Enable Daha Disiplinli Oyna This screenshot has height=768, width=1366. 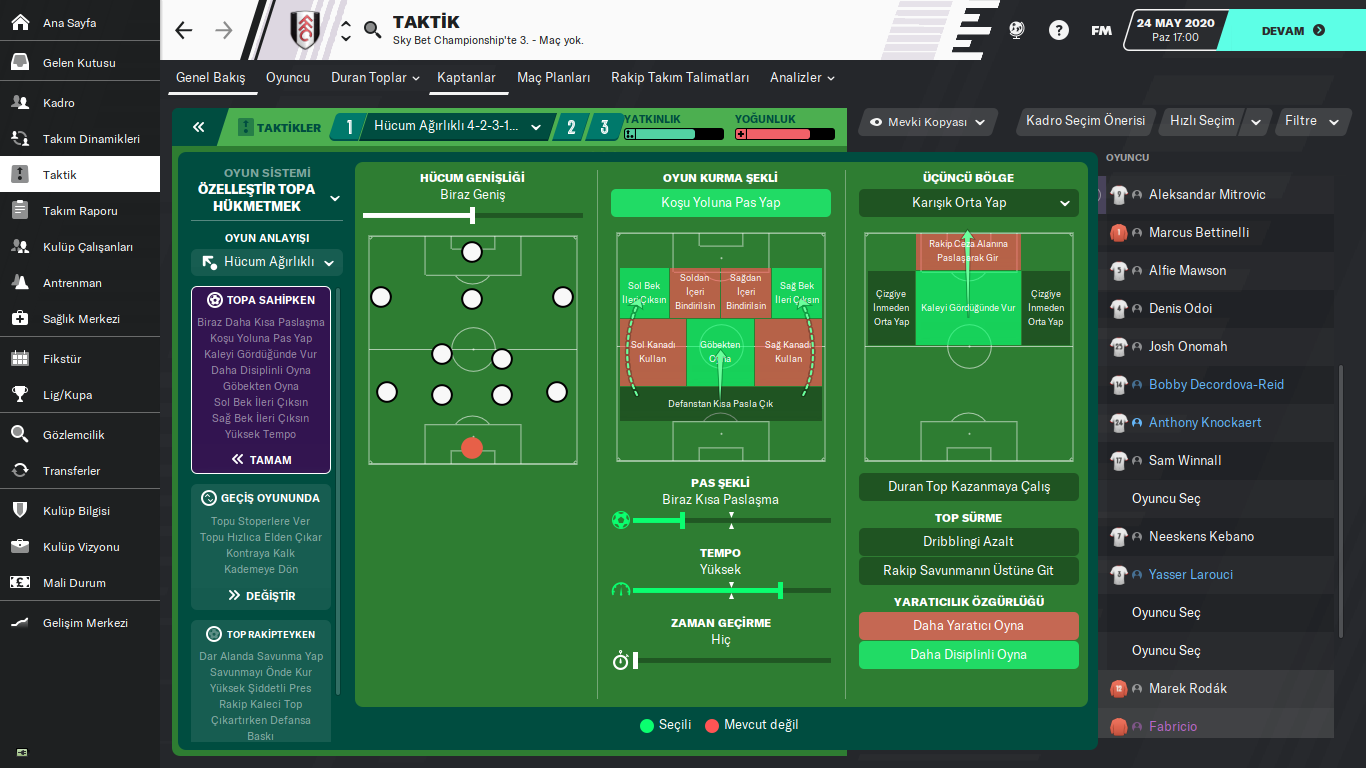968,655
